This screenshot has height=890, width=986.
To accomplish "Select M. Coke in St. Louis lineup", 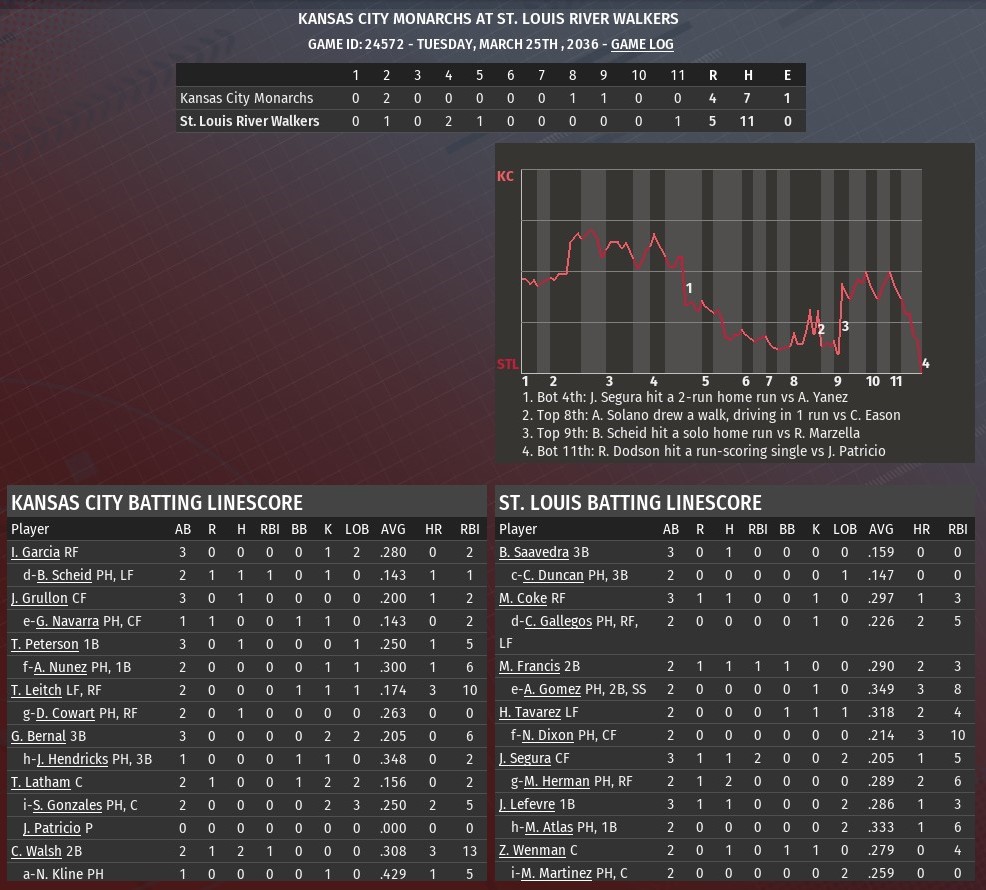I will (x=523, y=598).
